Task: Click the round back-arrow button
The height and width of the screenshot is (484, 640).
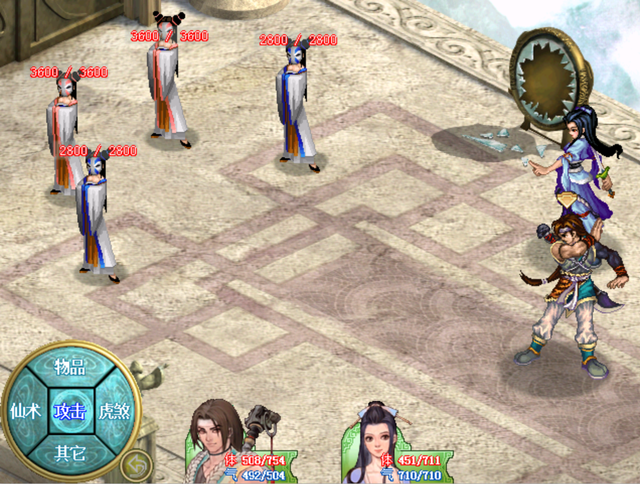Action: pyautogui.click(x=137, y=463)
